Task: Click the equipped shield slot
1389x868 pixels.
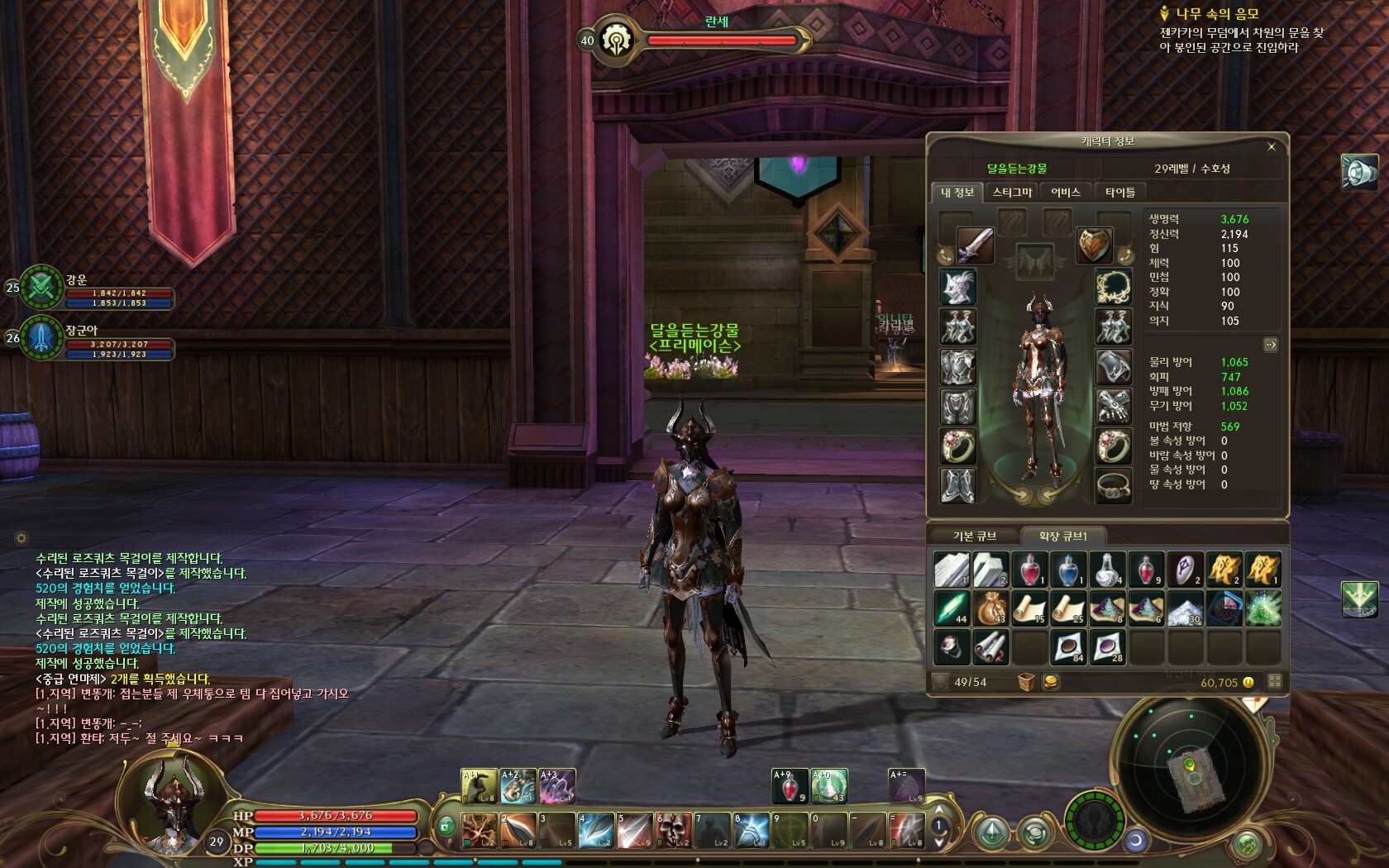Action: coord(1095,245)
